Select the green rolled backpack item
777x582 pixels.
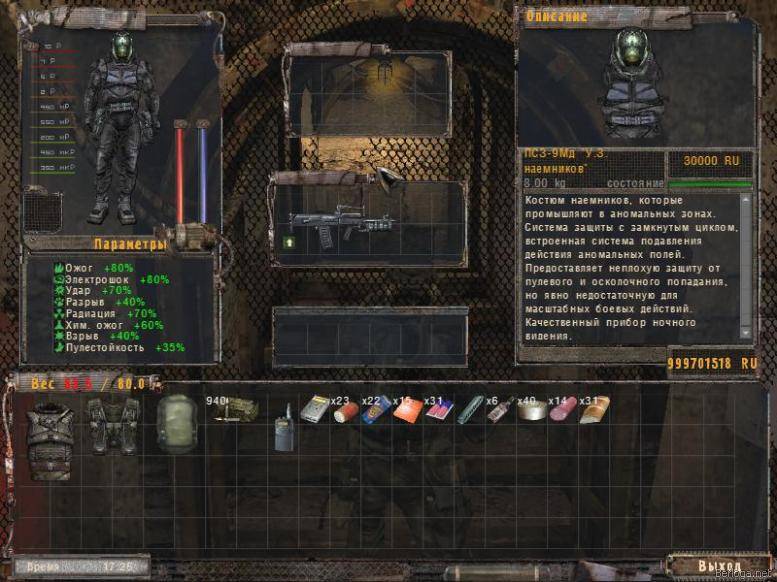click(x=176, y=424)
